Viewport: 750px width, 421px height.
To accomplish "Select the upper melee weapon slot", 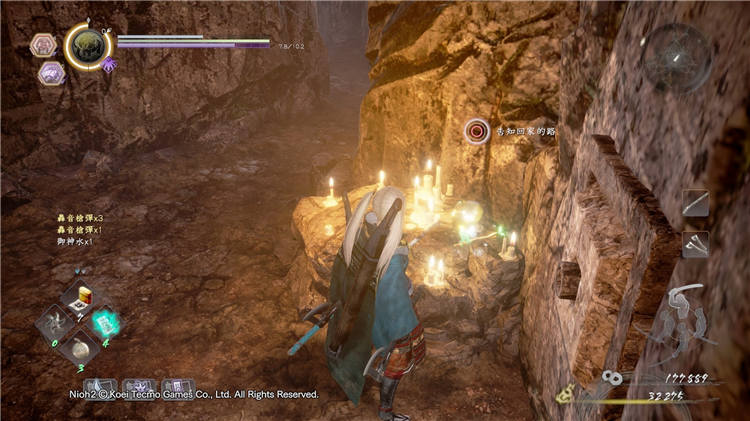I will click(x=695, y=203).
